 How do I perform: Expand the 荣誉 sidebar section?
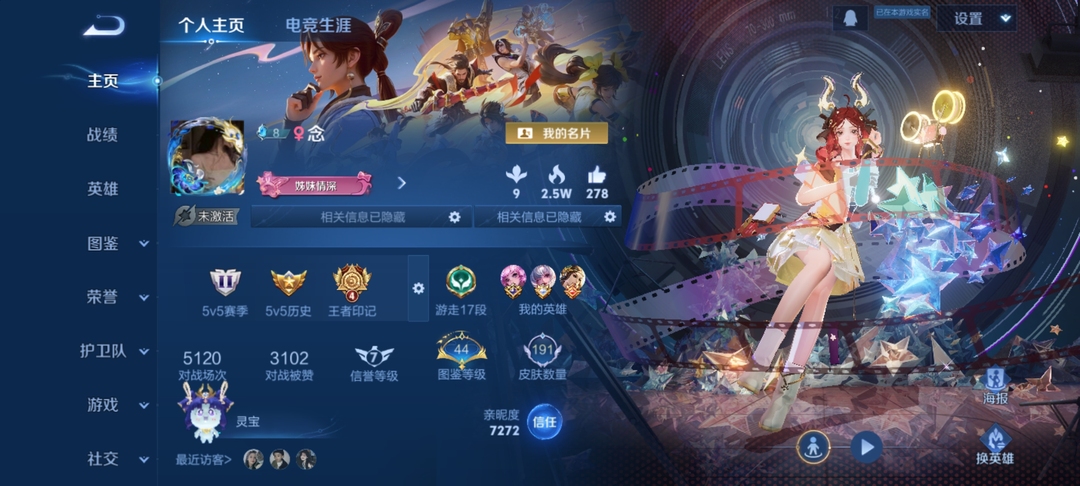coord(117,297)
